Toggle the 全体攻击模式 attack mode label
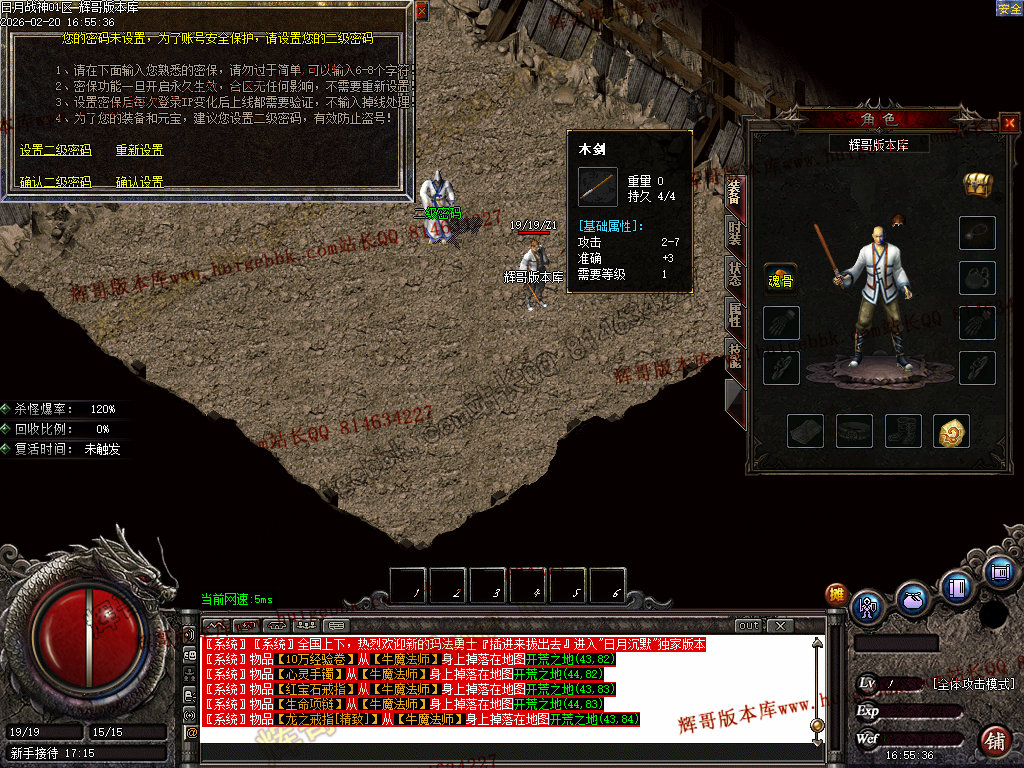This screenshot has height=768, width=1024. pyautogui.click(x=974, y=684)
